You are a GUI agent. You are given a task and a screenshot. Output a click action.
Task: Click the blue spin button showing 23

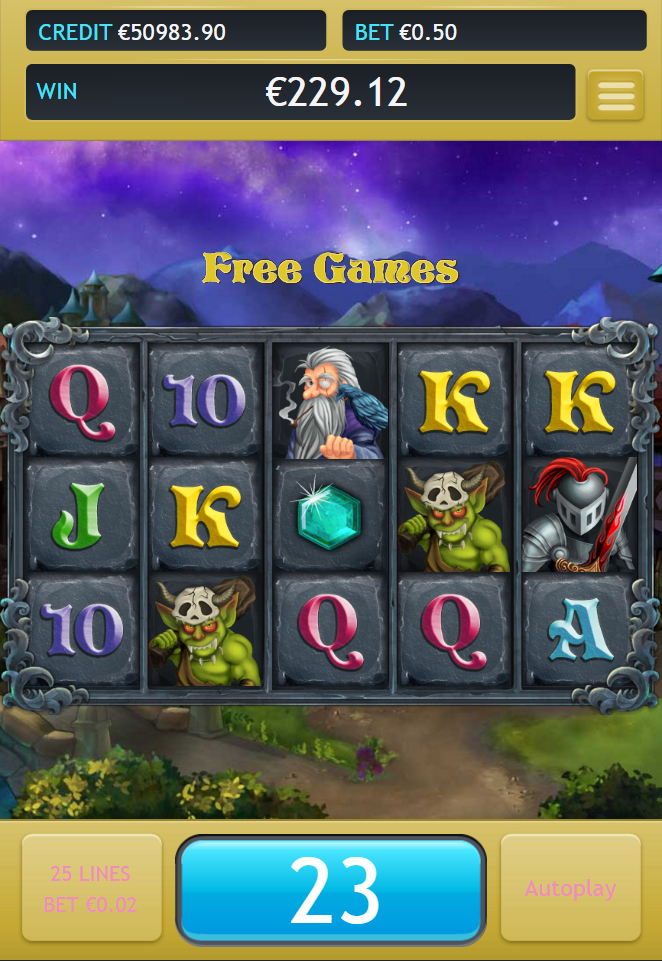pyautogui.click(x=331, y=889)
